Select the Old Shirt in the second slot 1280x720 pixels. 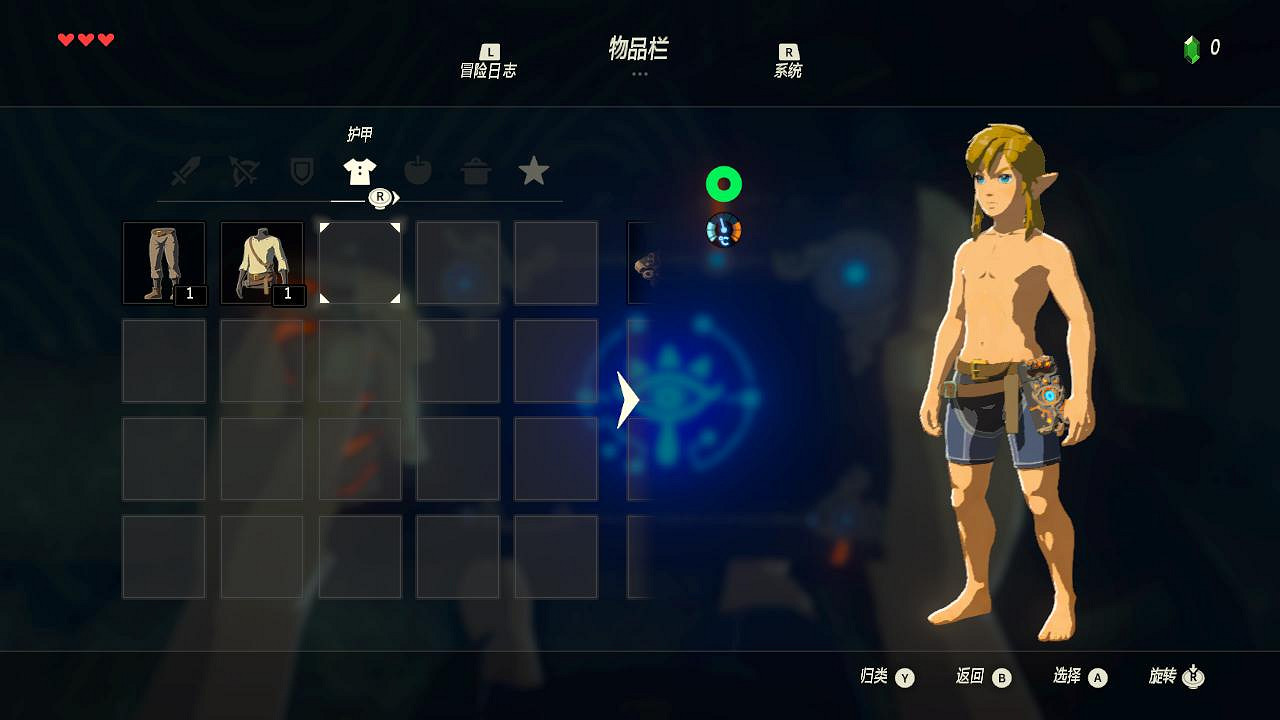pos(261,263)
